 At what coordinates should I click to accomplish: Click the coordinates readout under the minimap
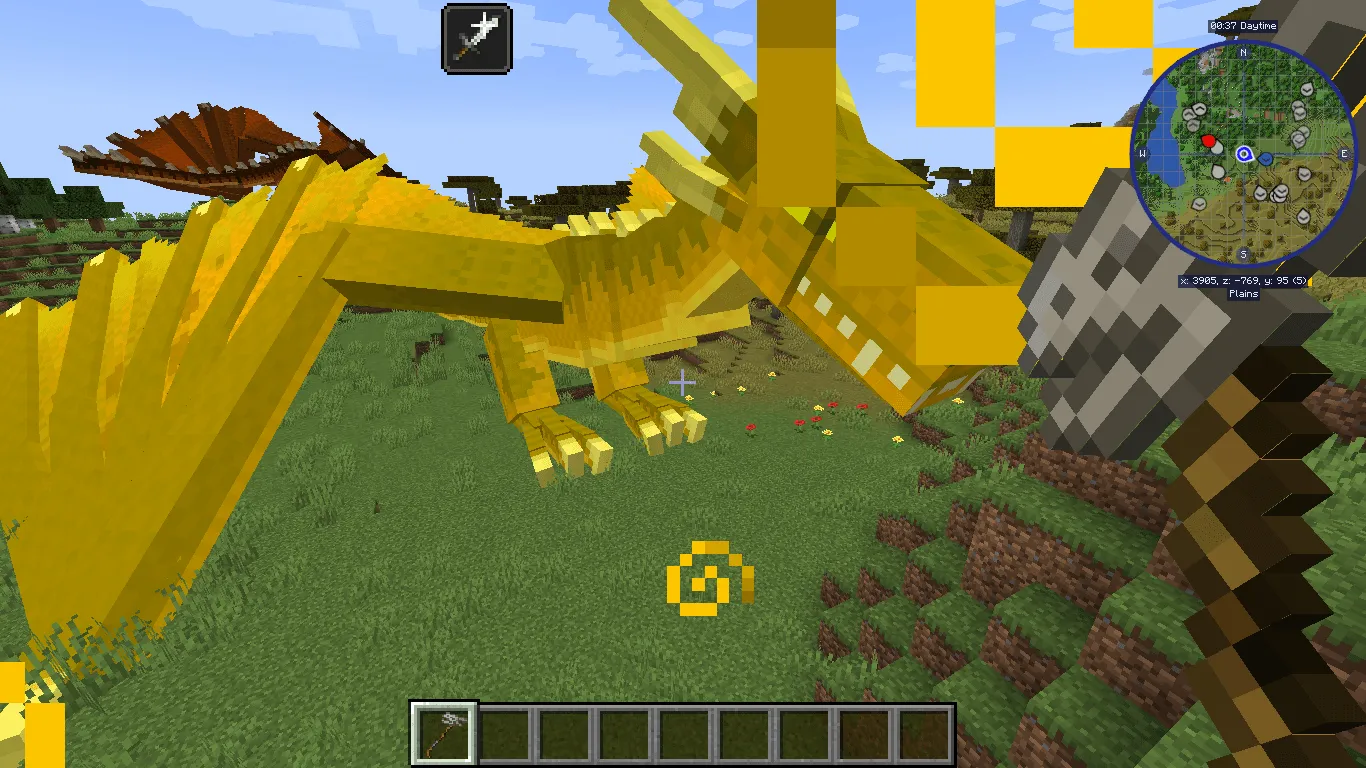[1245, 280]
